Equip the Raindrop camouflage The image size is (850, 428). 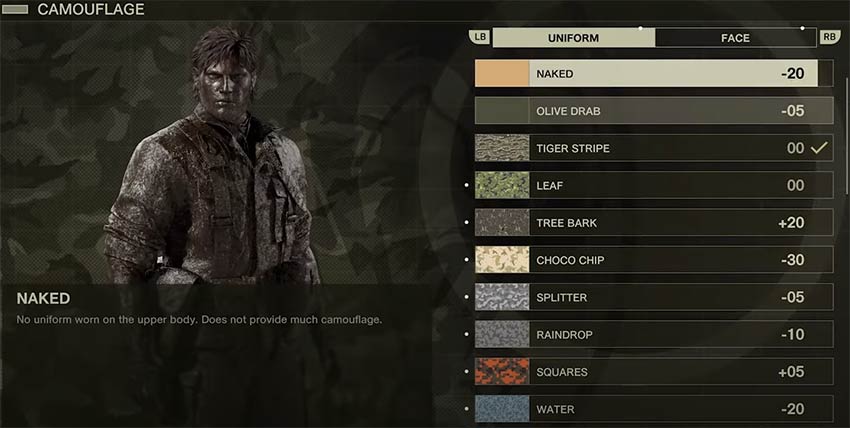[x=653, y=335]
